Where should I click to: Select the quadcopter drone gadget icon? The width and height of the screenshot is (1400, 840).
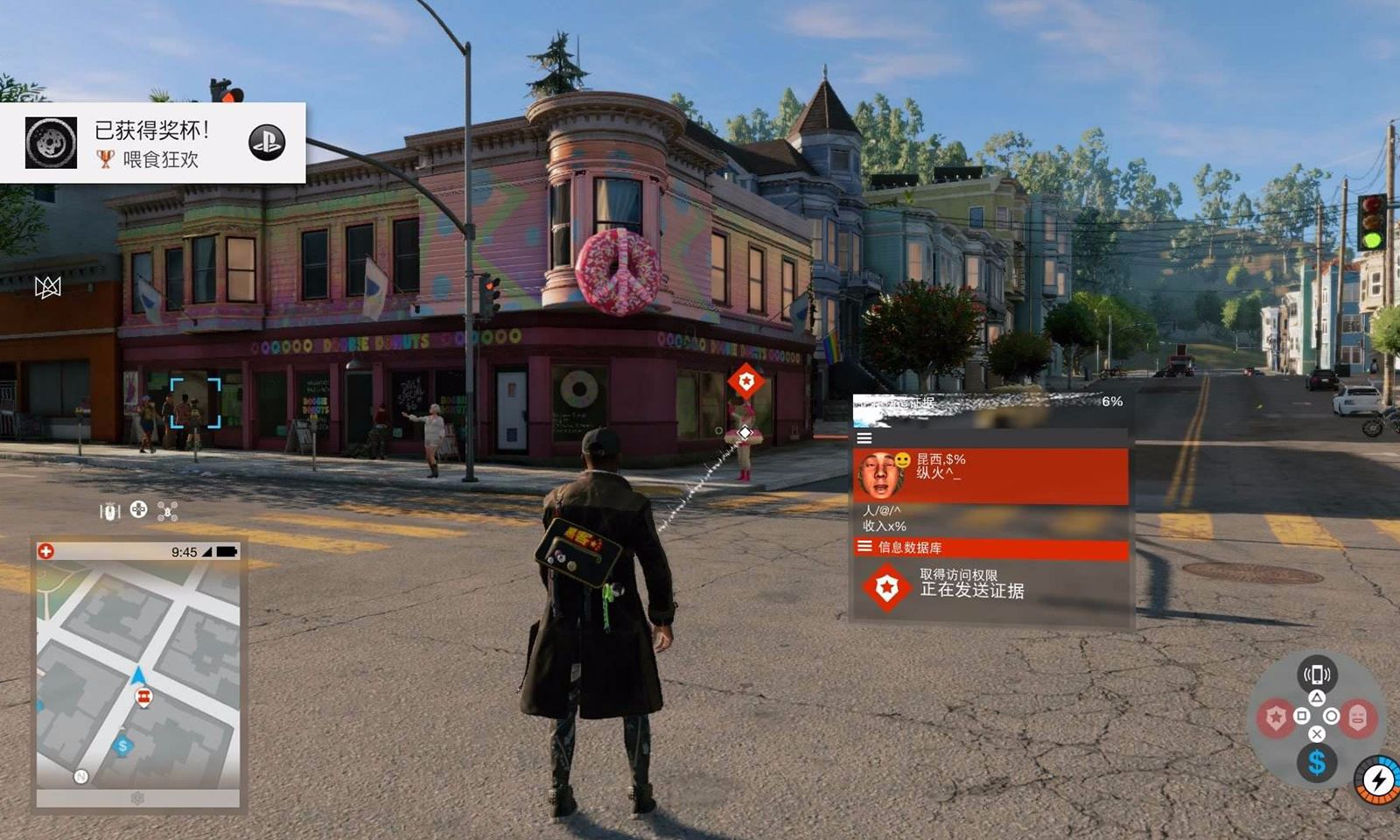click(167, 511)
